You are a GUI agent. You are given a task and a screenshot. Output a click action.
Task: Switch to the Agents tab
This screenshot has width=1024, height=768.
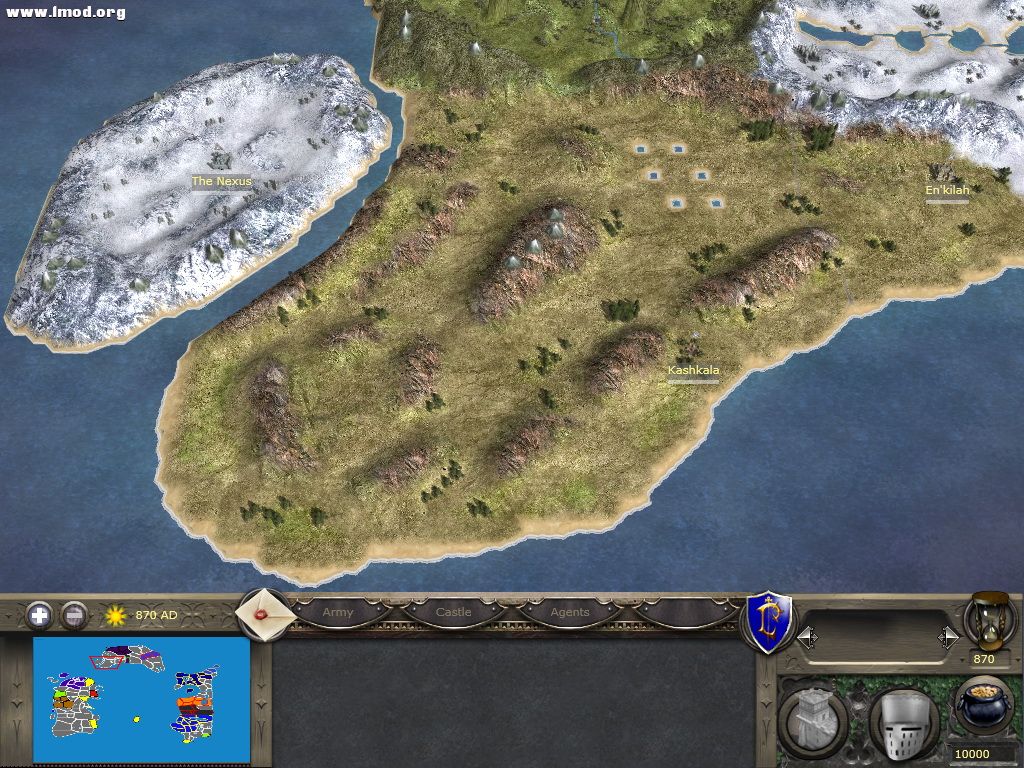click(x=570, y=612)
